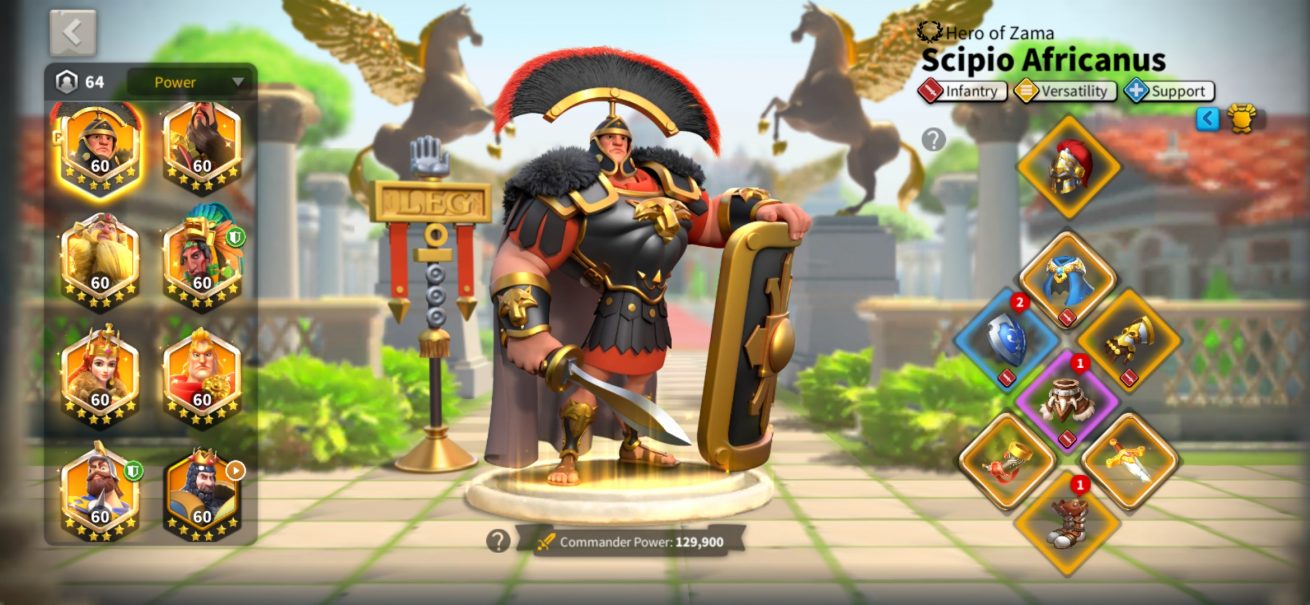Choose the long black-bearded commander portrait
Screen dimensions: 1310x605
click(x=202, y=146)
